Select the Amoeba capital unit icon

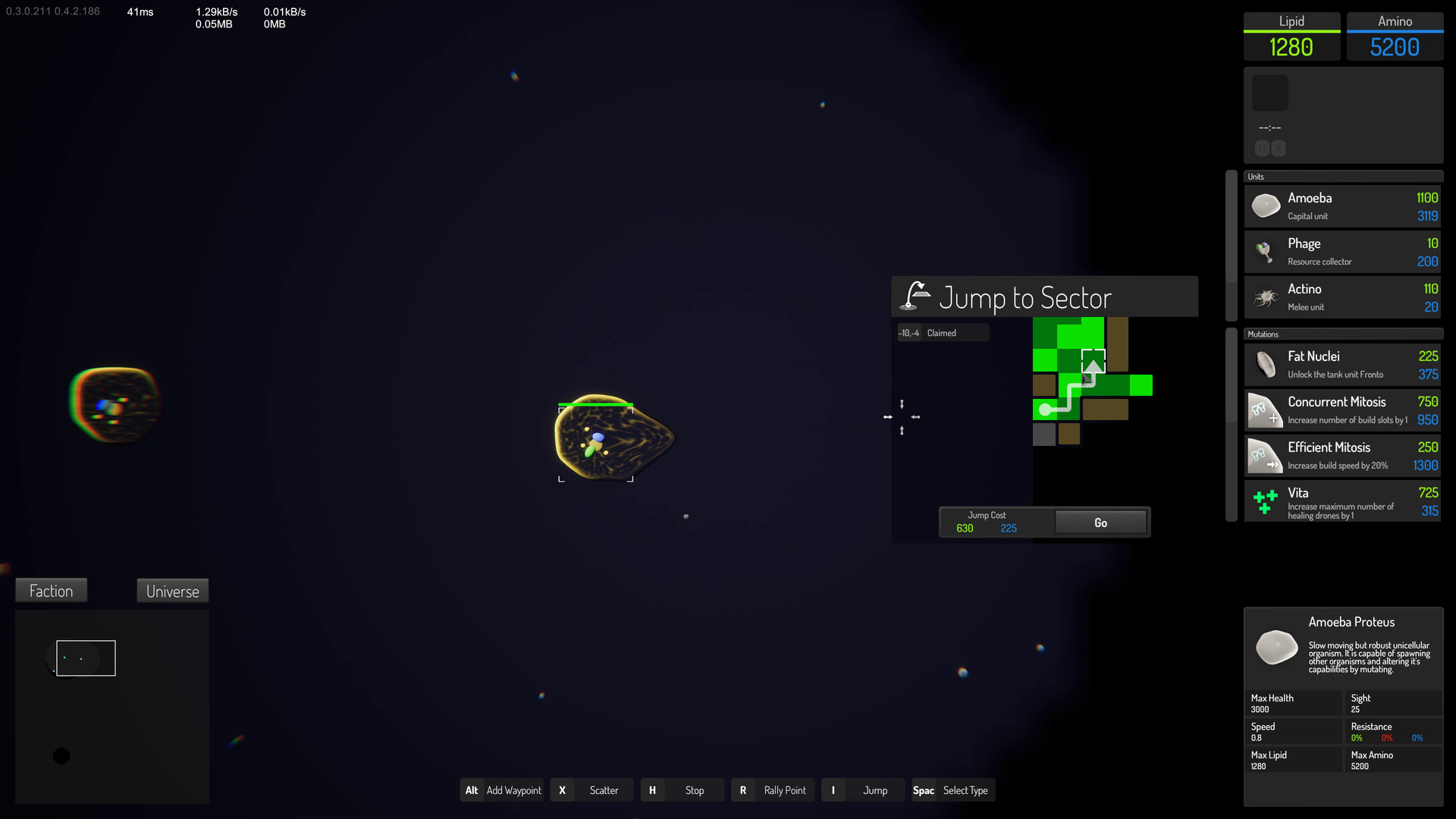click(x=1265, y=205)
